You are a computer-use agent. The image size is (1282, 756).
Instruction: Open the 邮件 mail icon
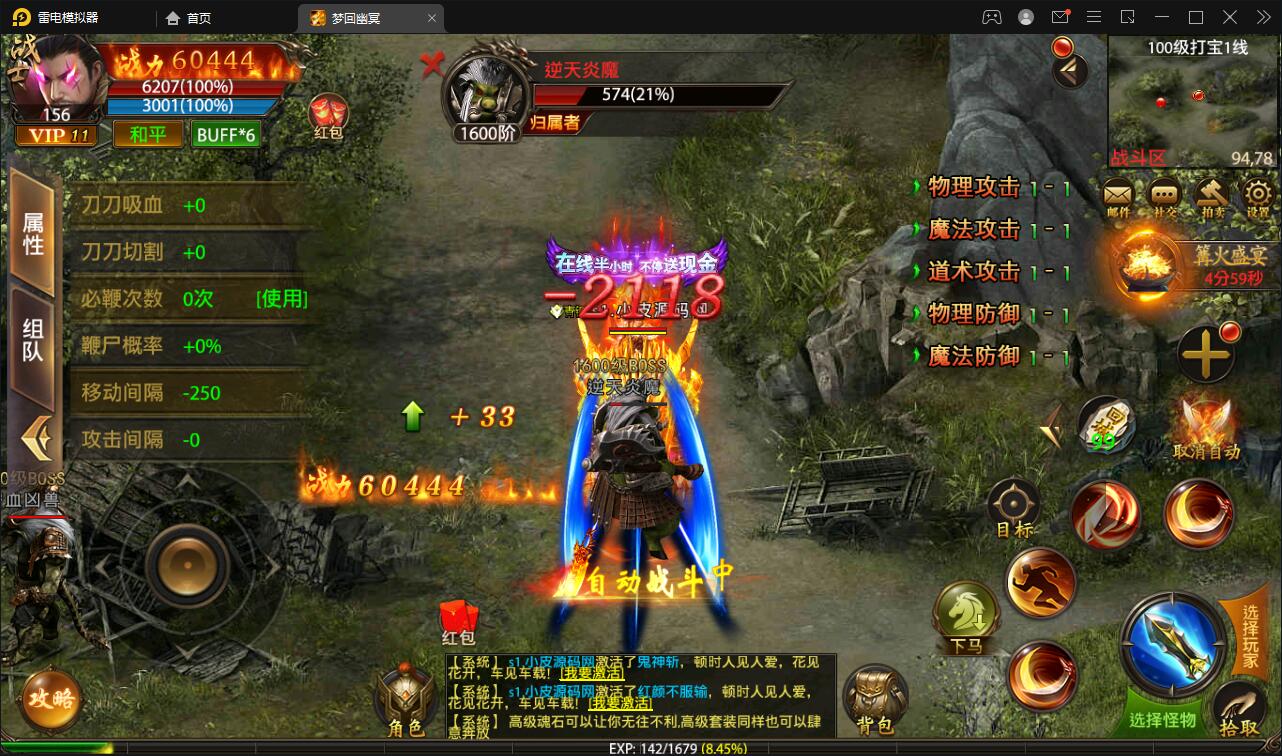click(x=1117, y=196)
